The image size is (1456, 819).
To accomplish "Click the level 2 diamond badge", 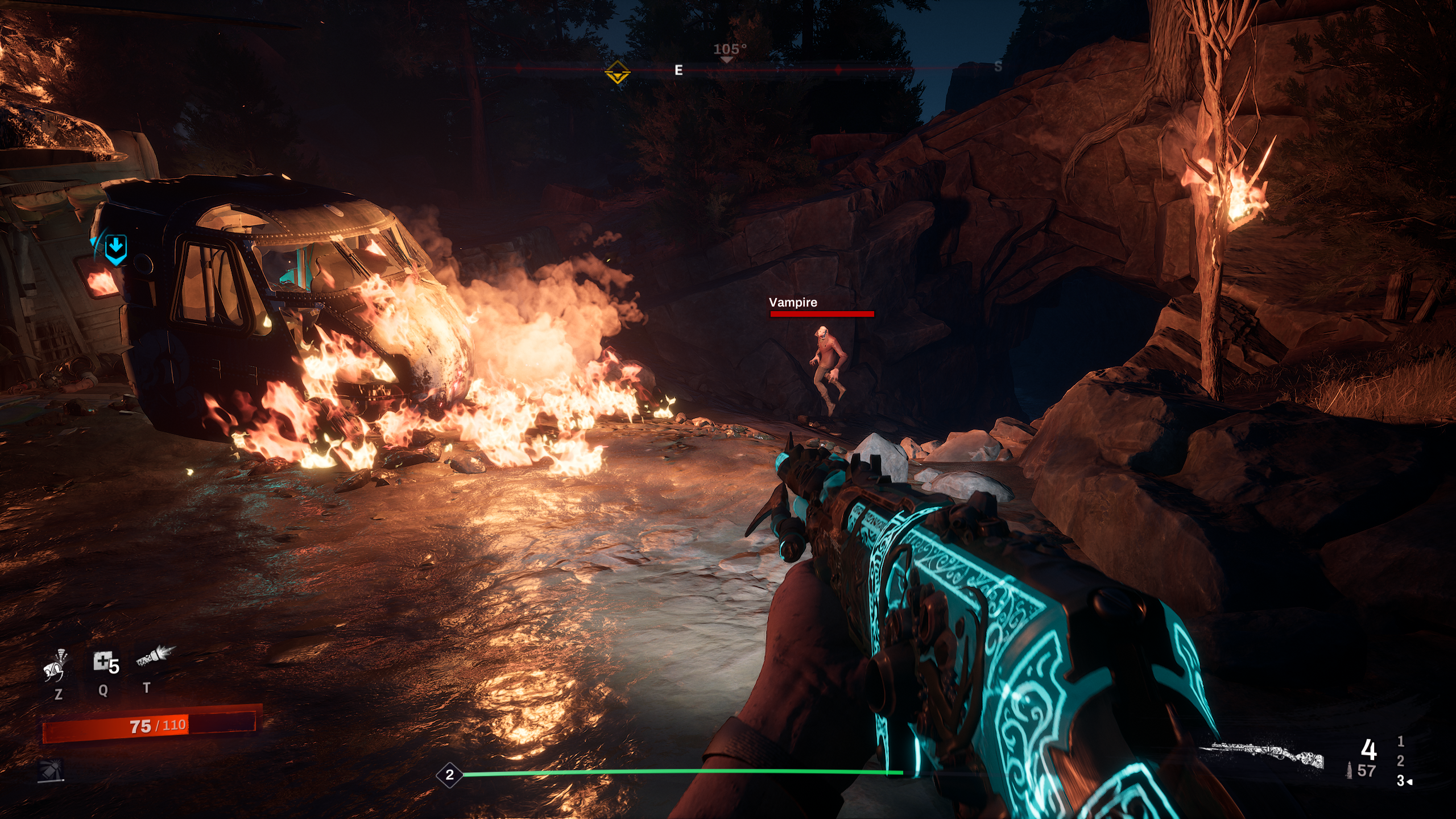I will coord(449,775).
